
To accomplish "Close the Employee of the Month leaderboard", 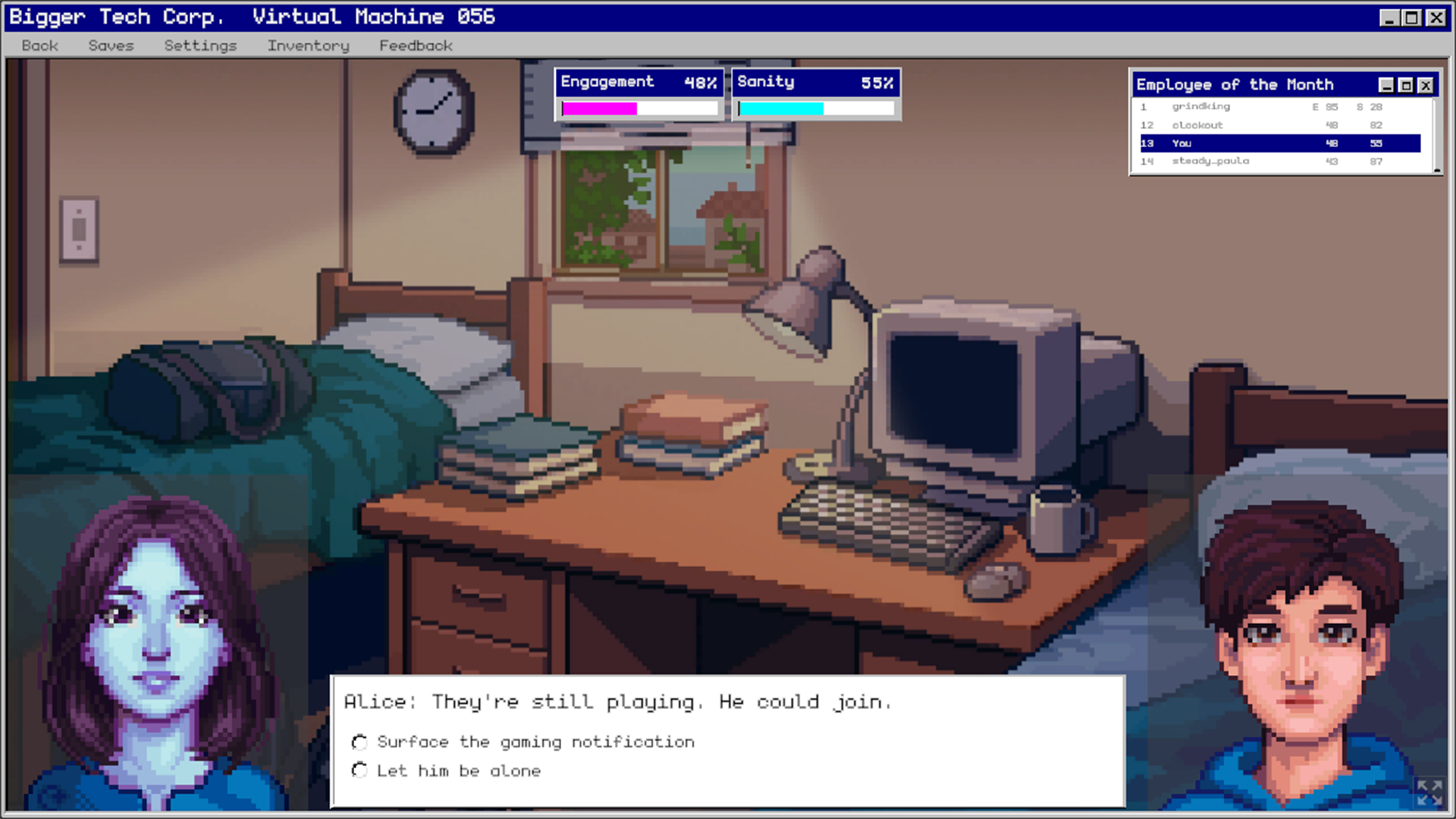I will (x=1427, y=84).
